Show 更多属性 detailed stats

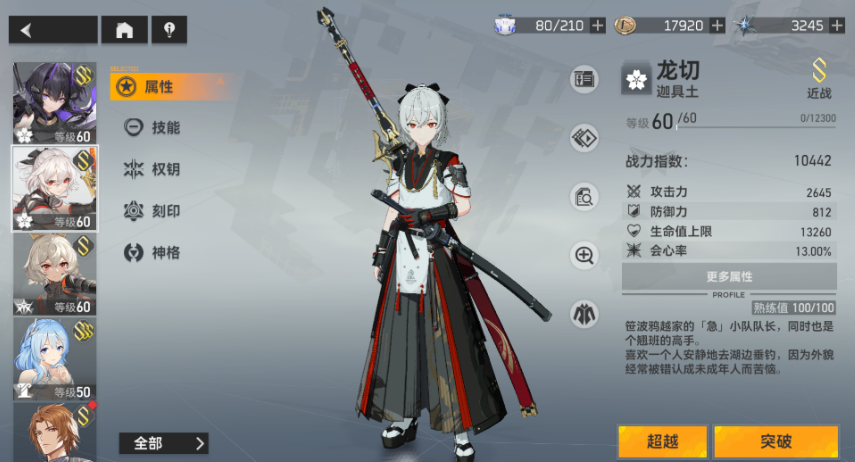coord(729,276)
